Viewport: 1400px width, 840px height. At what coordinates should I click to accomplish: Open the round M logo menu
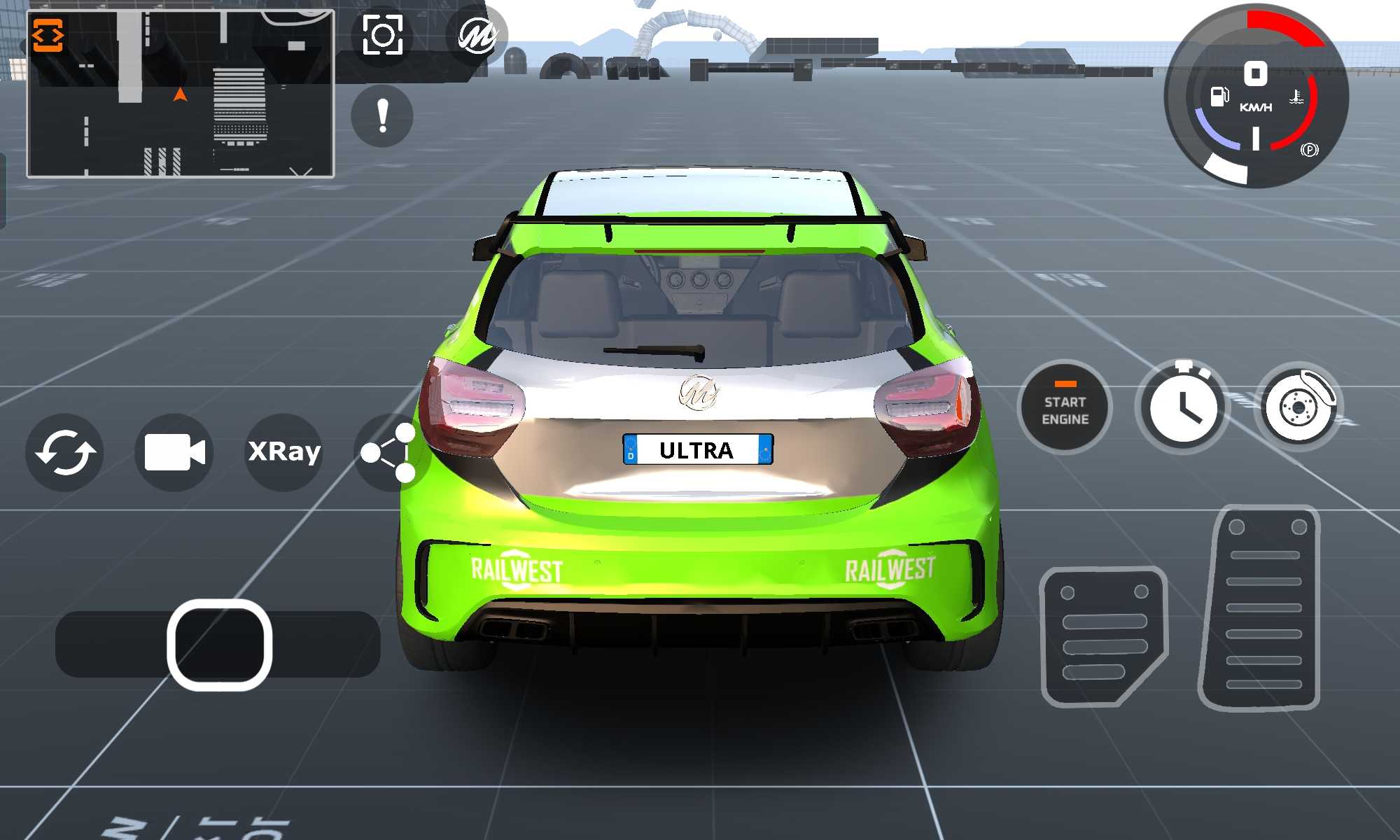[x=477, y=35]
